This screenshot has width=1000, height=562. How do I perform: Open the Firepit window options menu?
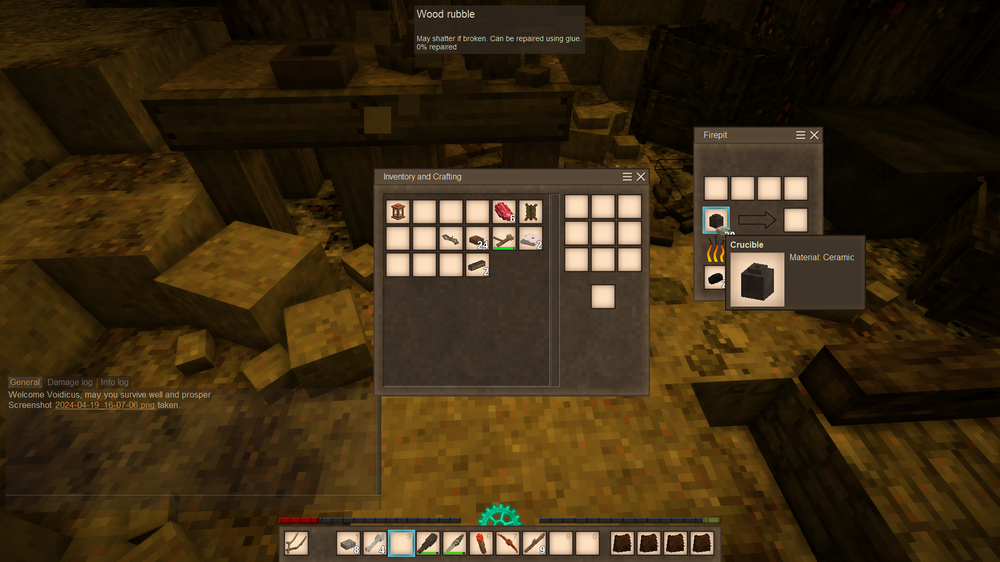pyautogui.click(x=800, y=135)
